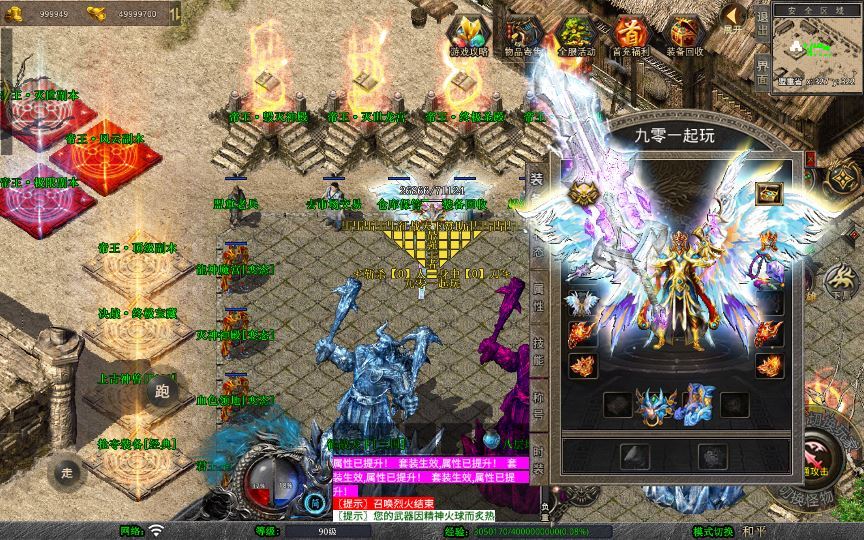Select the golden helmet equipment slot
Viewport: 864px width, 540px height.
pos(581,192)
